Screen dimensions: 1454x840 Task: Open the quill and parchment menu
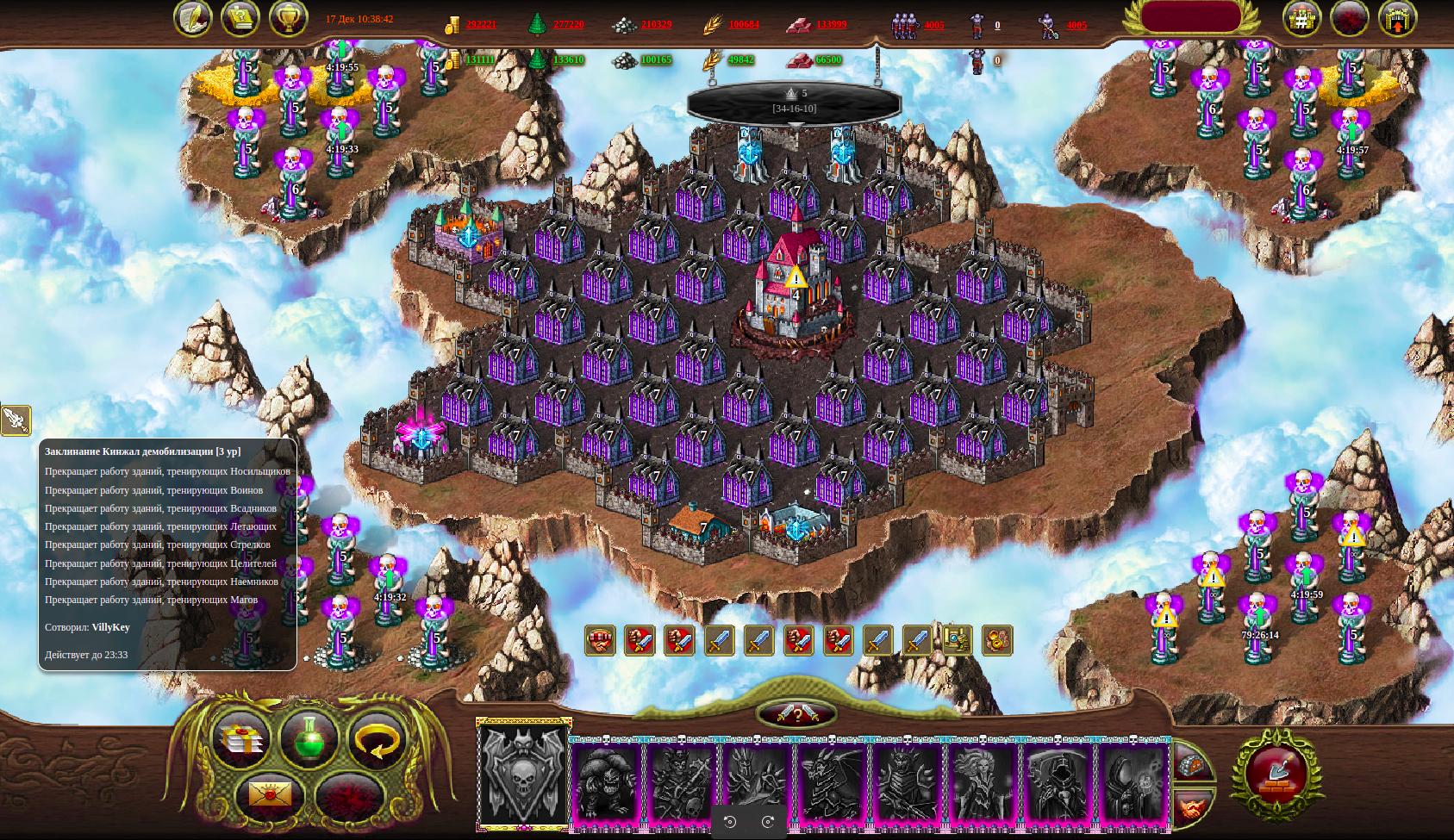click(193, 19)
